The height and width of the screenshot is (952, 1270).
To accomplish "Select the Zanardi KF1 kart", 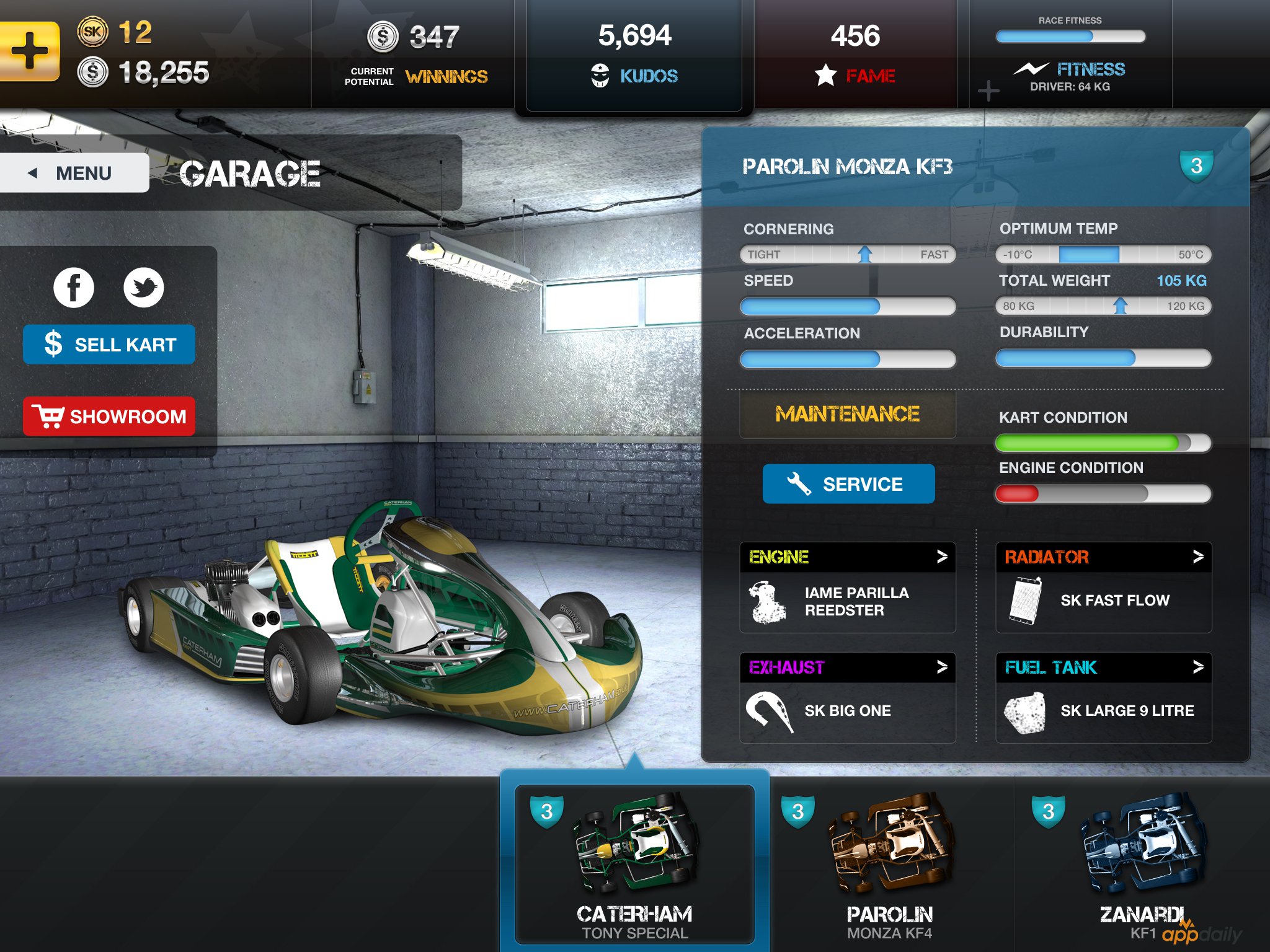I will pyautogui.click(x=1143, y=865).
